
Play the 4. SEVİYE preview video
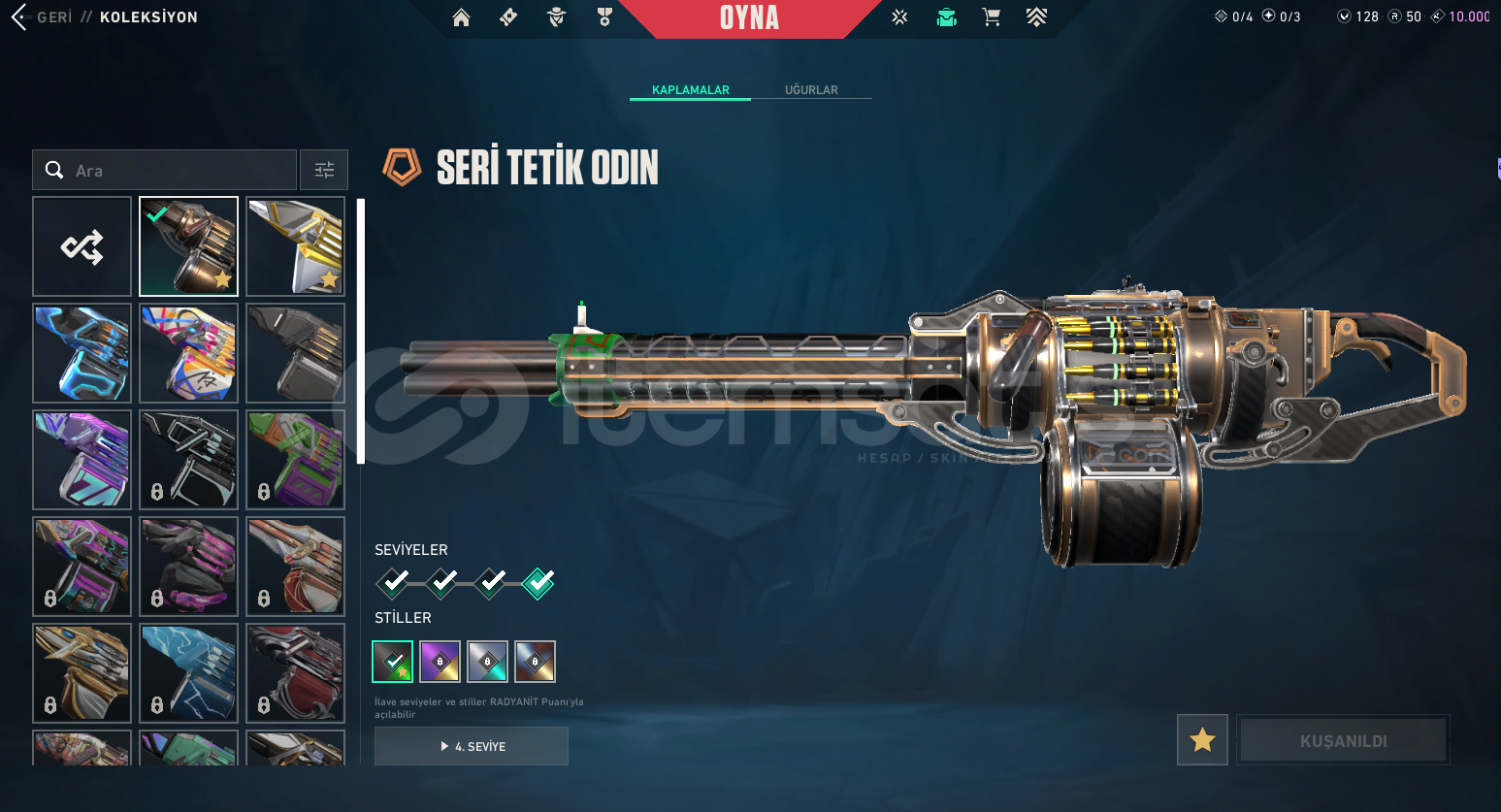coord(472,746)
